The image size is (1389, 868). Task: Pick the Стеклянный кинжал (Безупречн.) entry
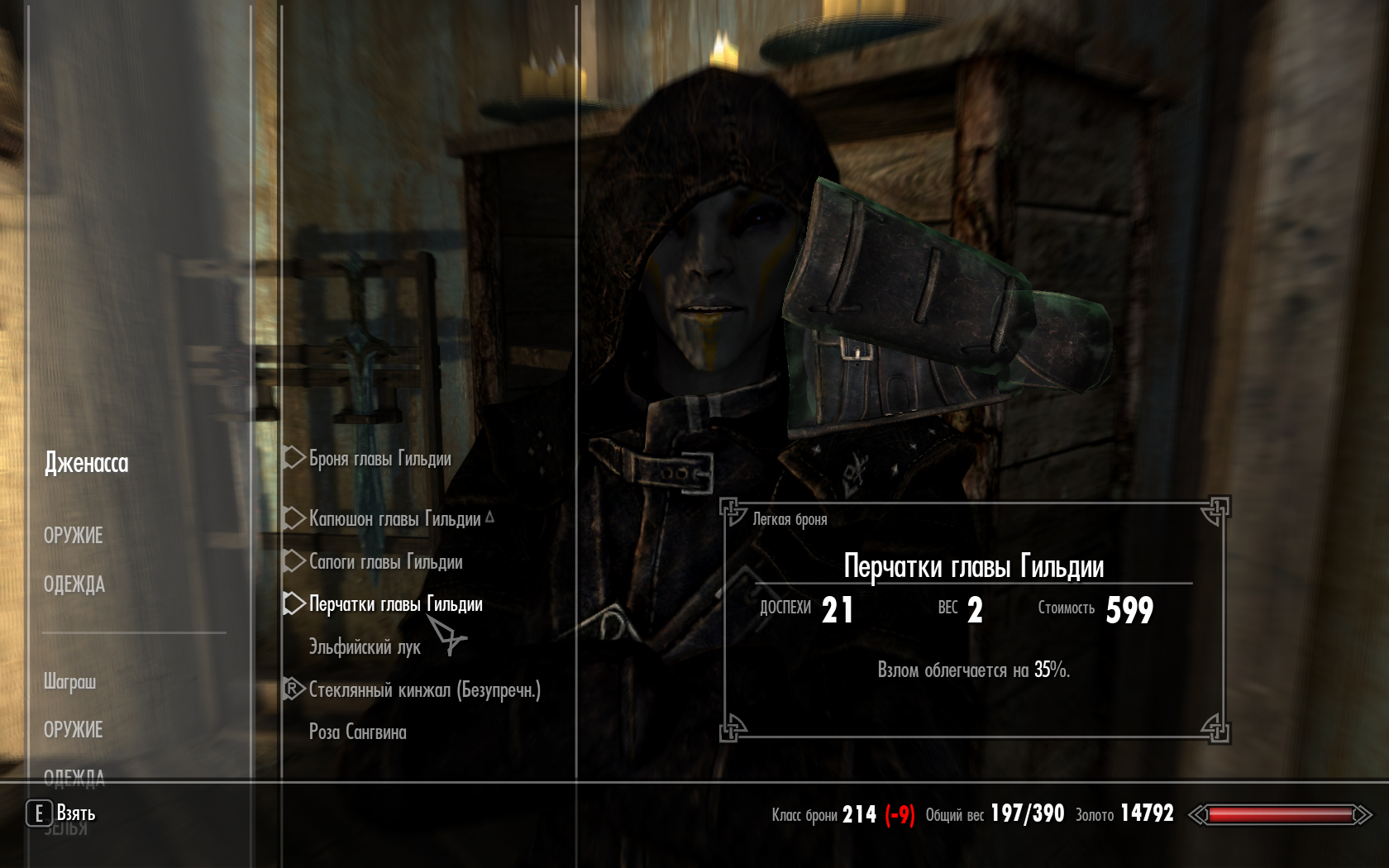[x=424, y=690]
